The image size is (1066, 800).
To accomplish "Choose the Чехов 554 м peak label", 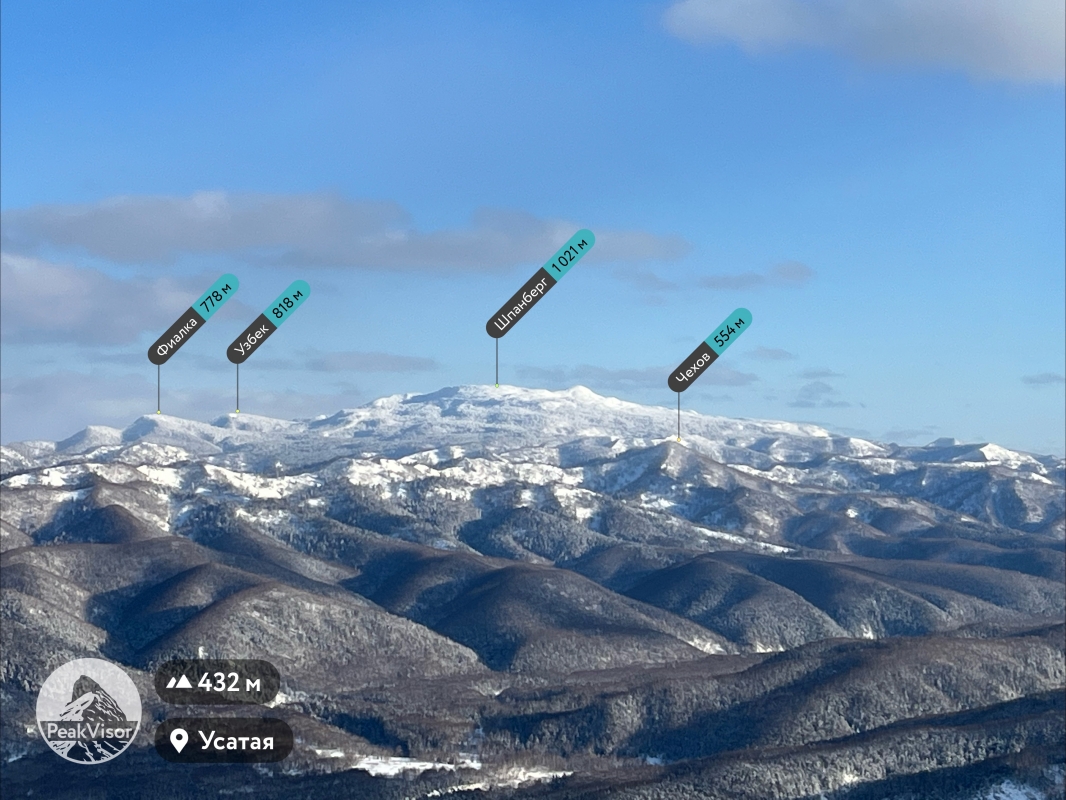I will pos(709,350).
